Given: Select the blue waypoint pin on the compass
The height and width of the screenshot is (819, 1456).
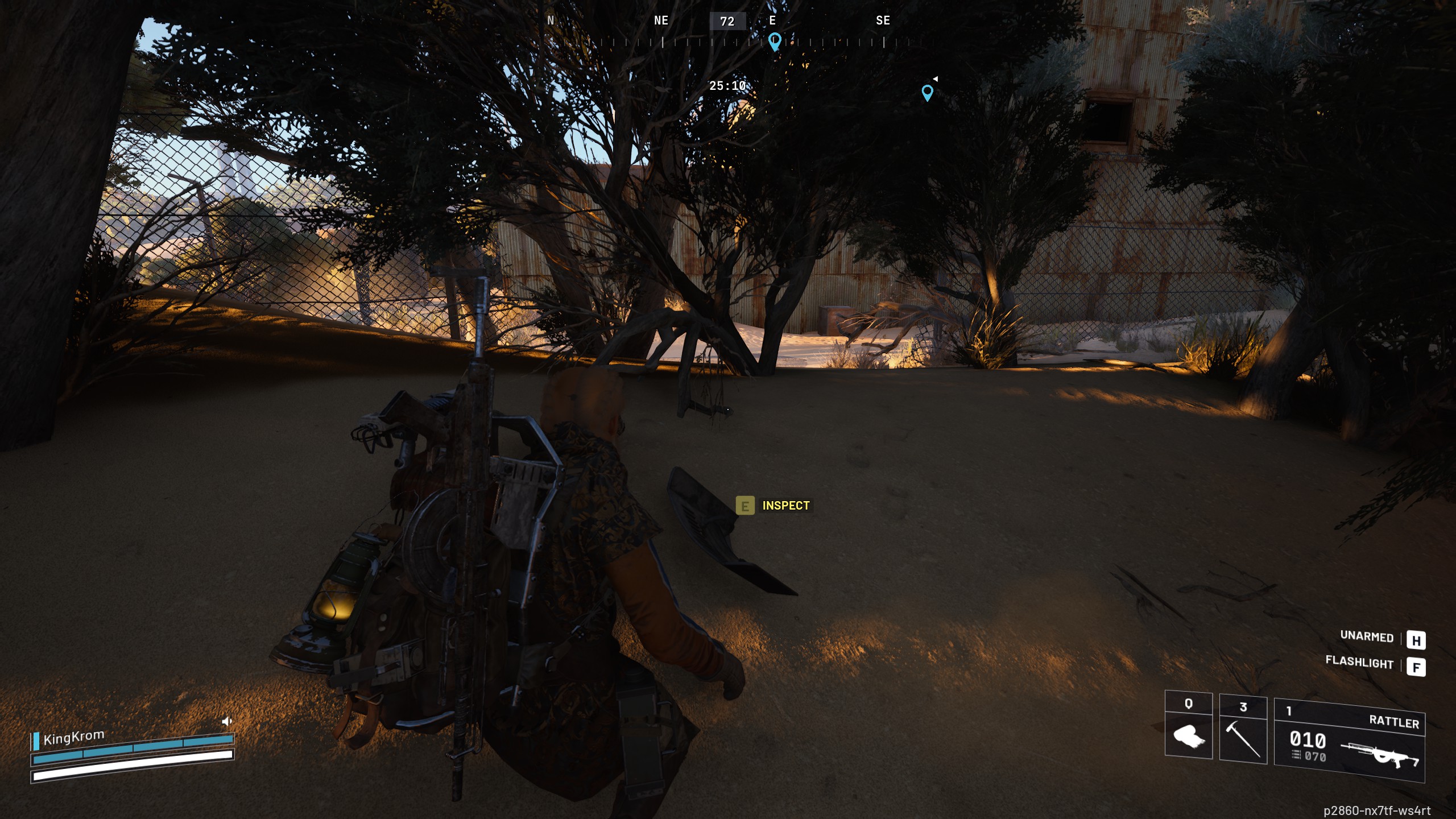Looking at the screenshot, I should 773,41.
